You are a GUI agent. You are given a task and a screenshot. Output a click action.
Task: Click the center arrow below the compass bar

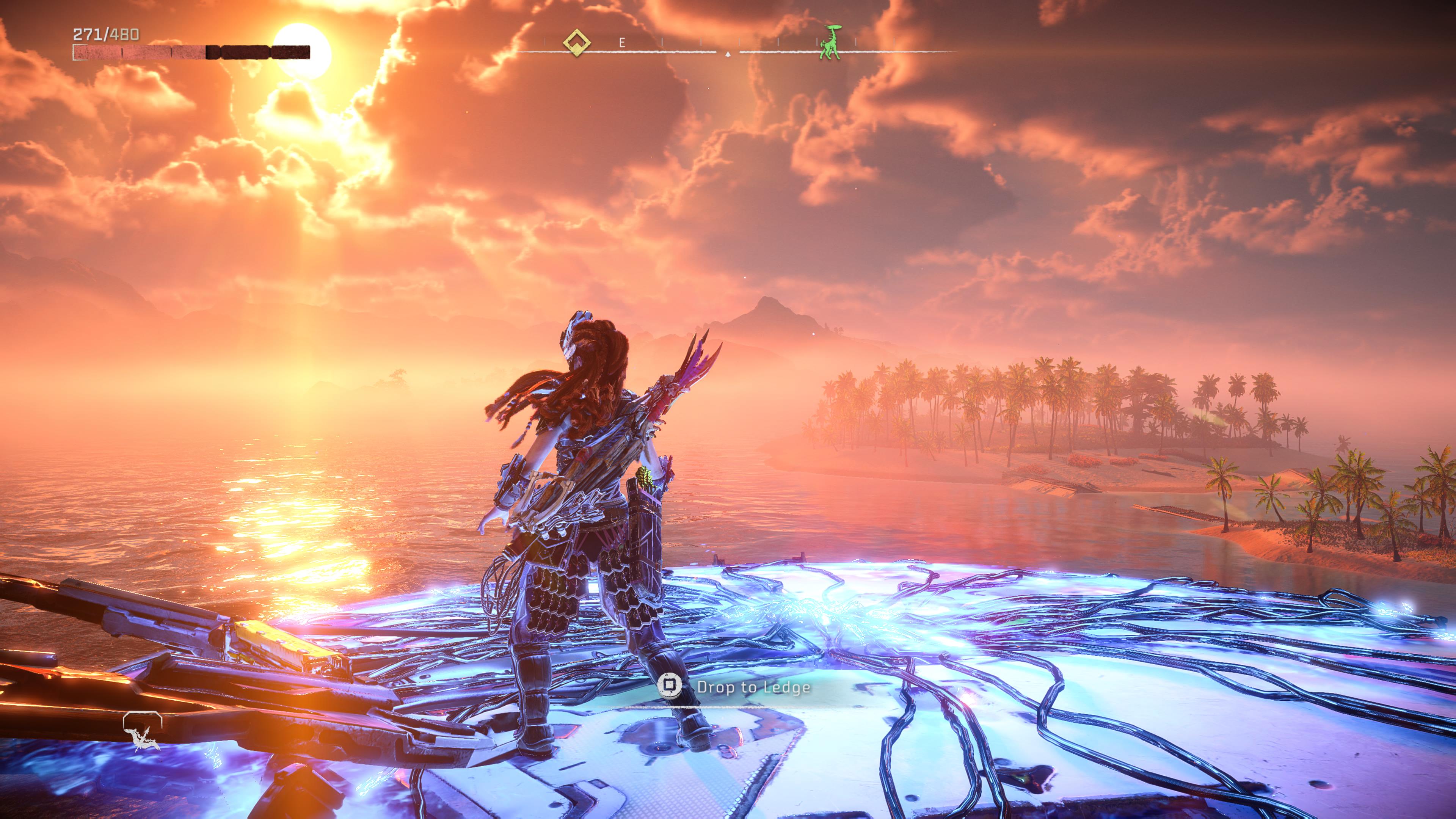click(728, 54)
